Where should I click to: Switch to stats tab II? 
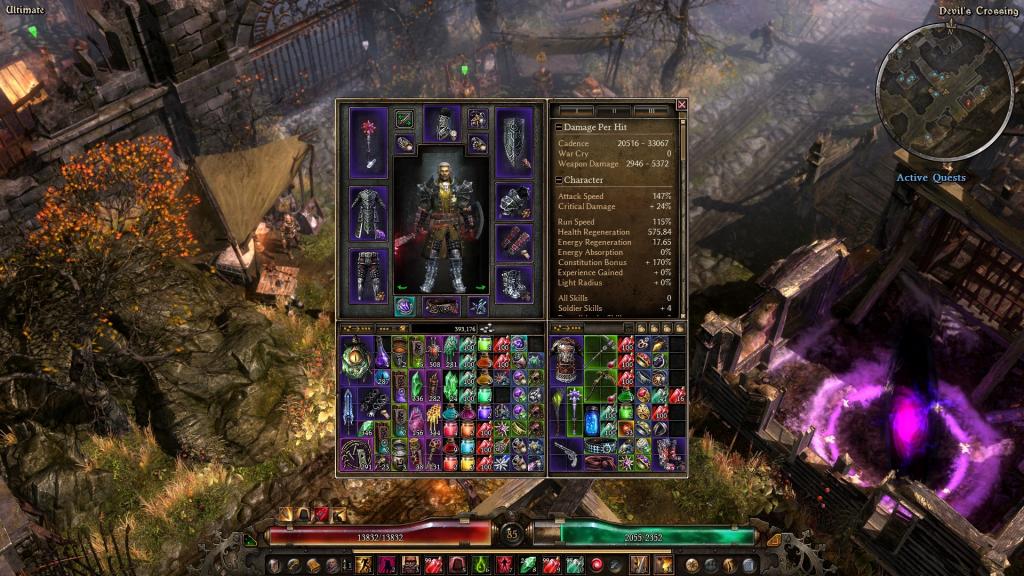point(613,110)
